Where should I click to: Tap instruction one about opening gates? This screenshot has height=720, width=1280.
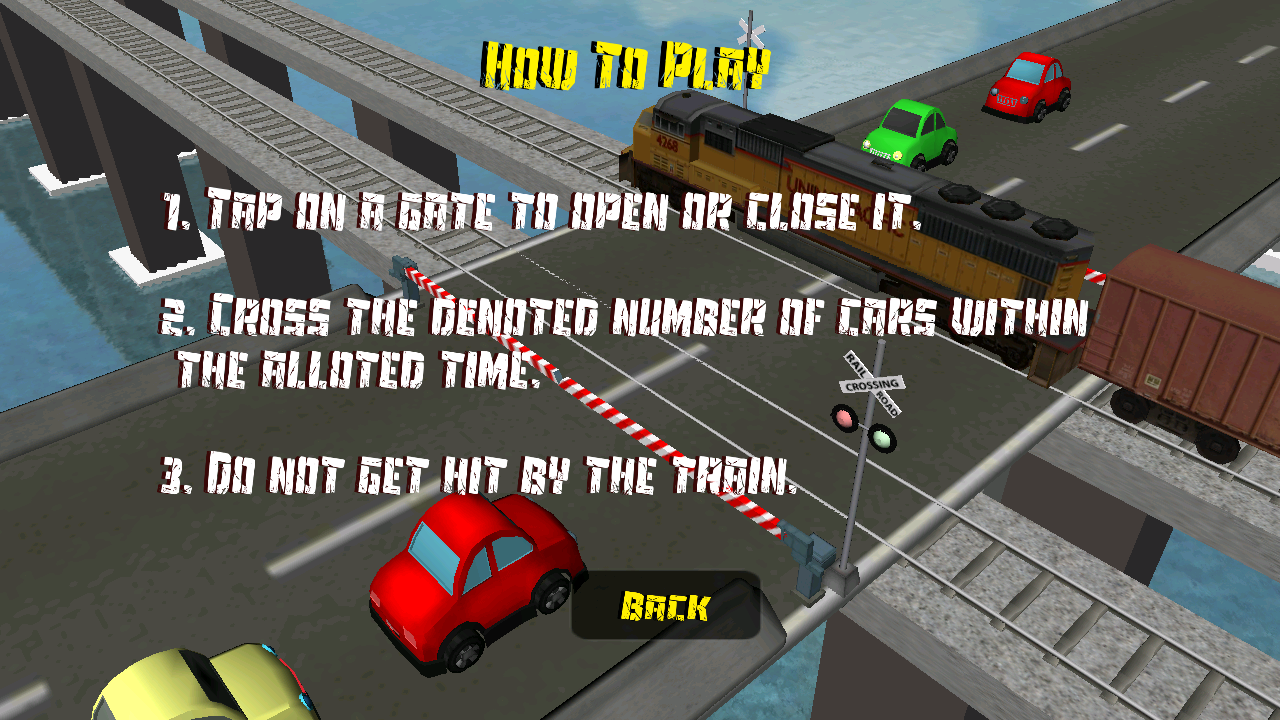(x=500, y=207)
